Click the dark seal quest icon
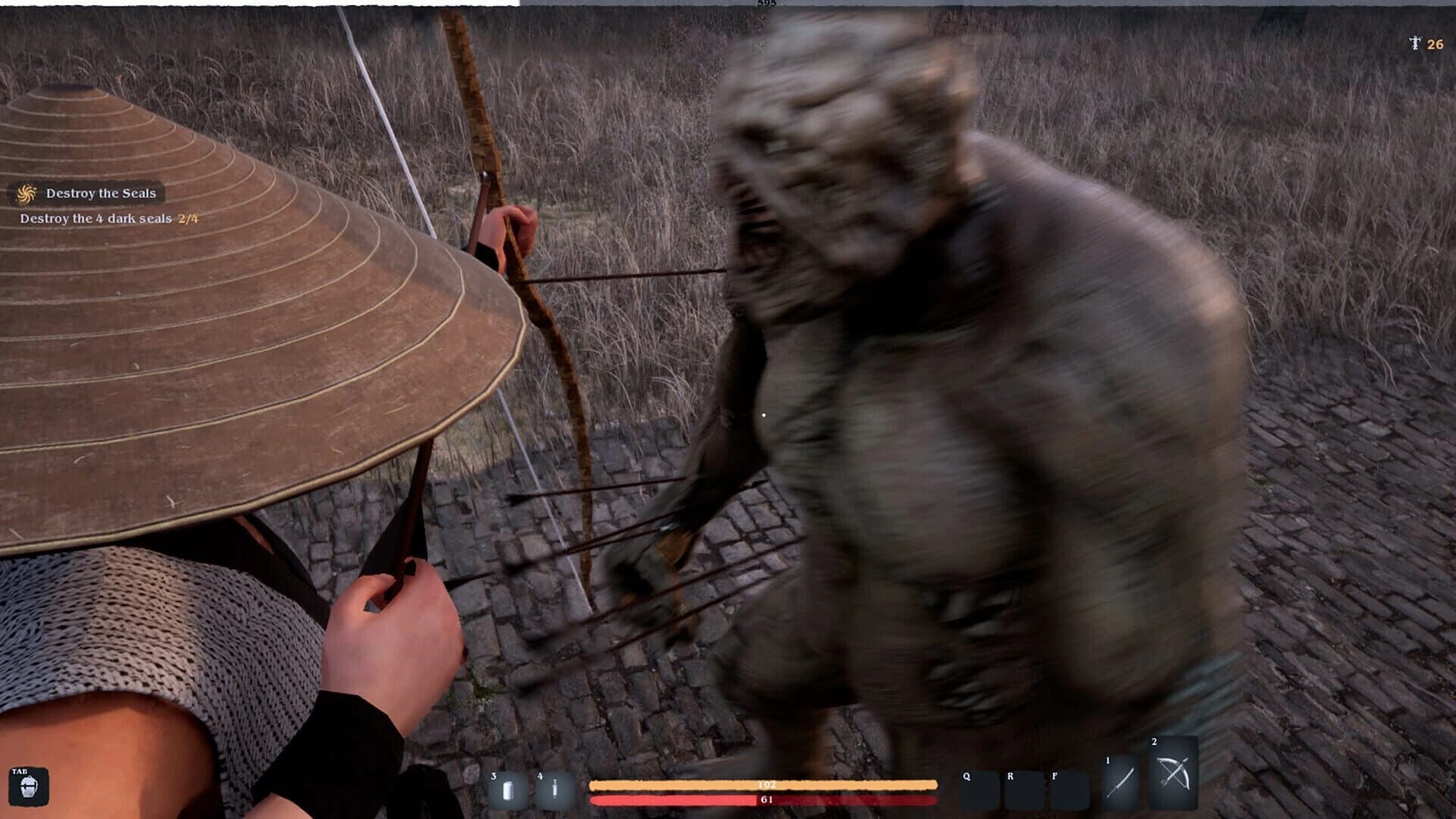The width and height of the screenshot is (1456, 819). coord(25,193)
